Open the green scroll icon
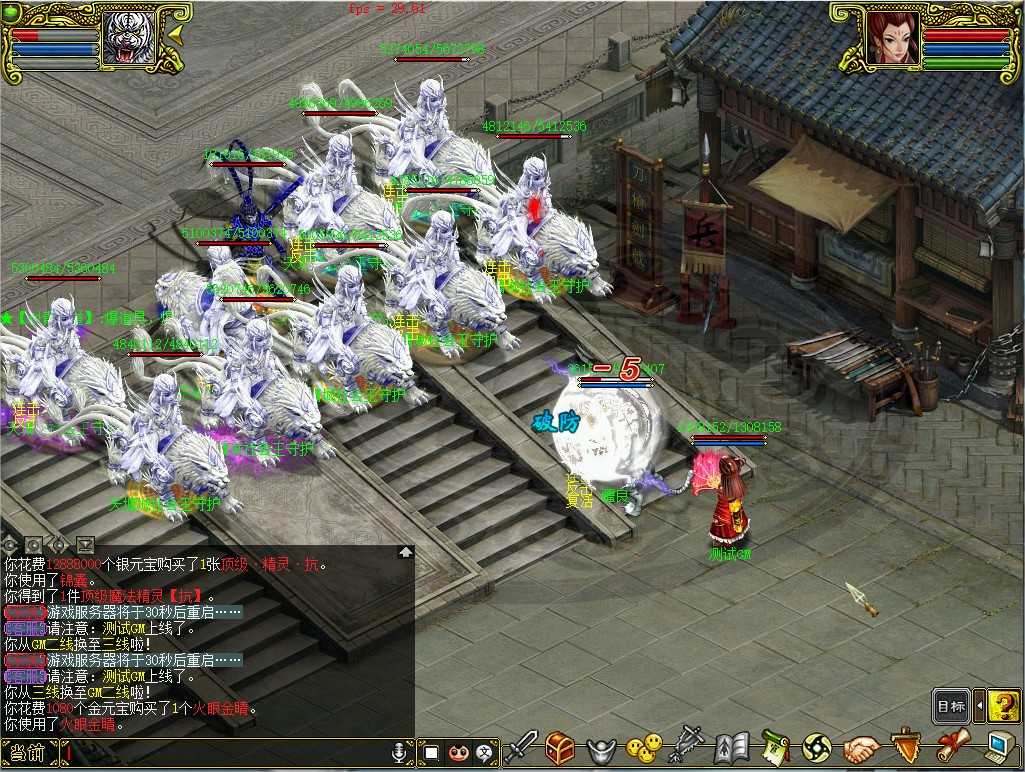Viewport: 1025px width, 772px height. [774, 747]
